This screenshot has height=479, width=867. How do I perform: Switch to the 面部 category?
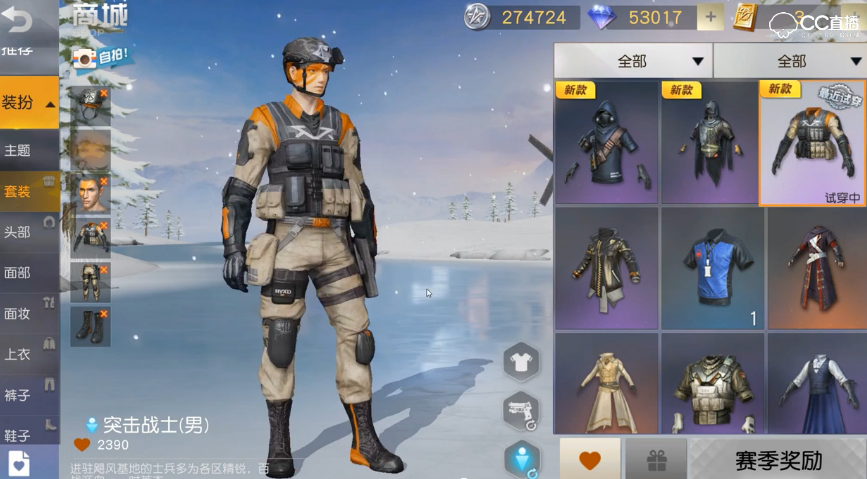(18, 272)
